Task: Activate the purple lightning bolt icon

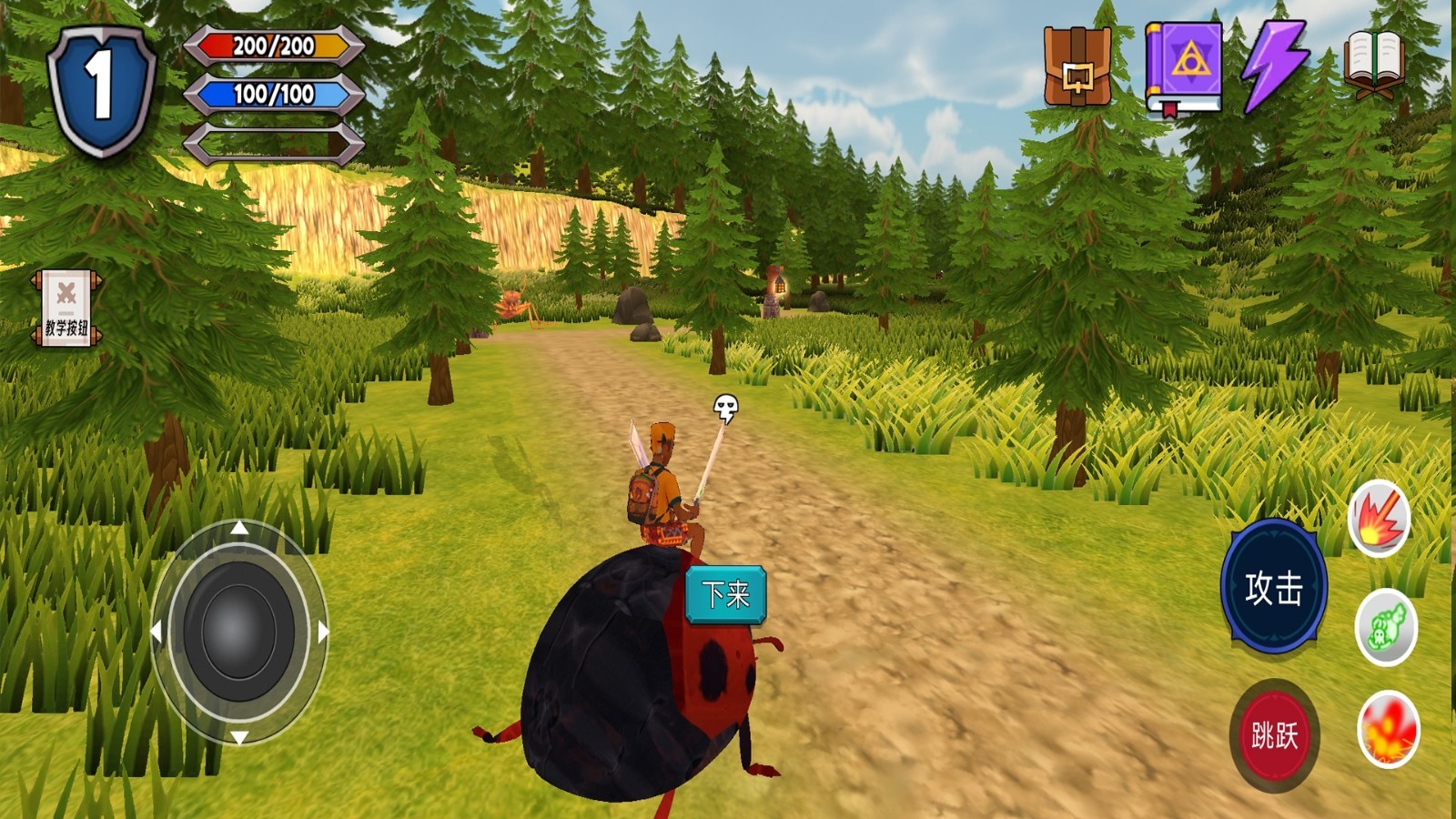Action: [1275, 66]
